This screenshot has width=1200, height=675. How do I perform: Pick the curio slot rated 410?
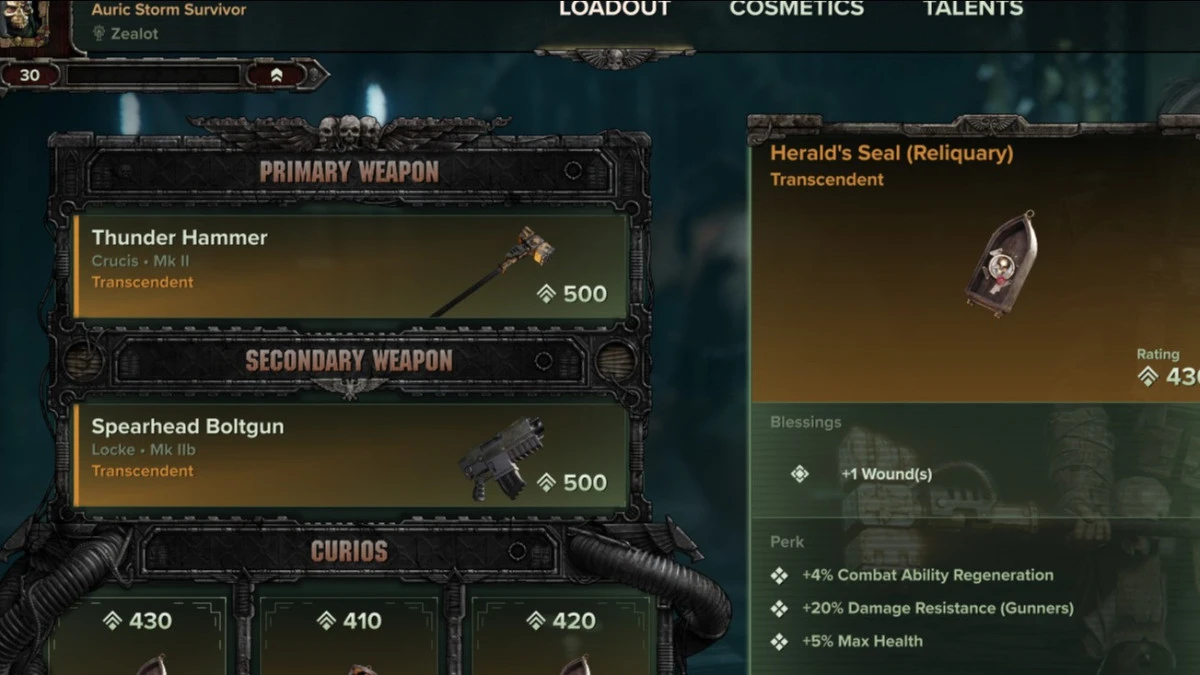pyautogui.click(x=349, y=635)
